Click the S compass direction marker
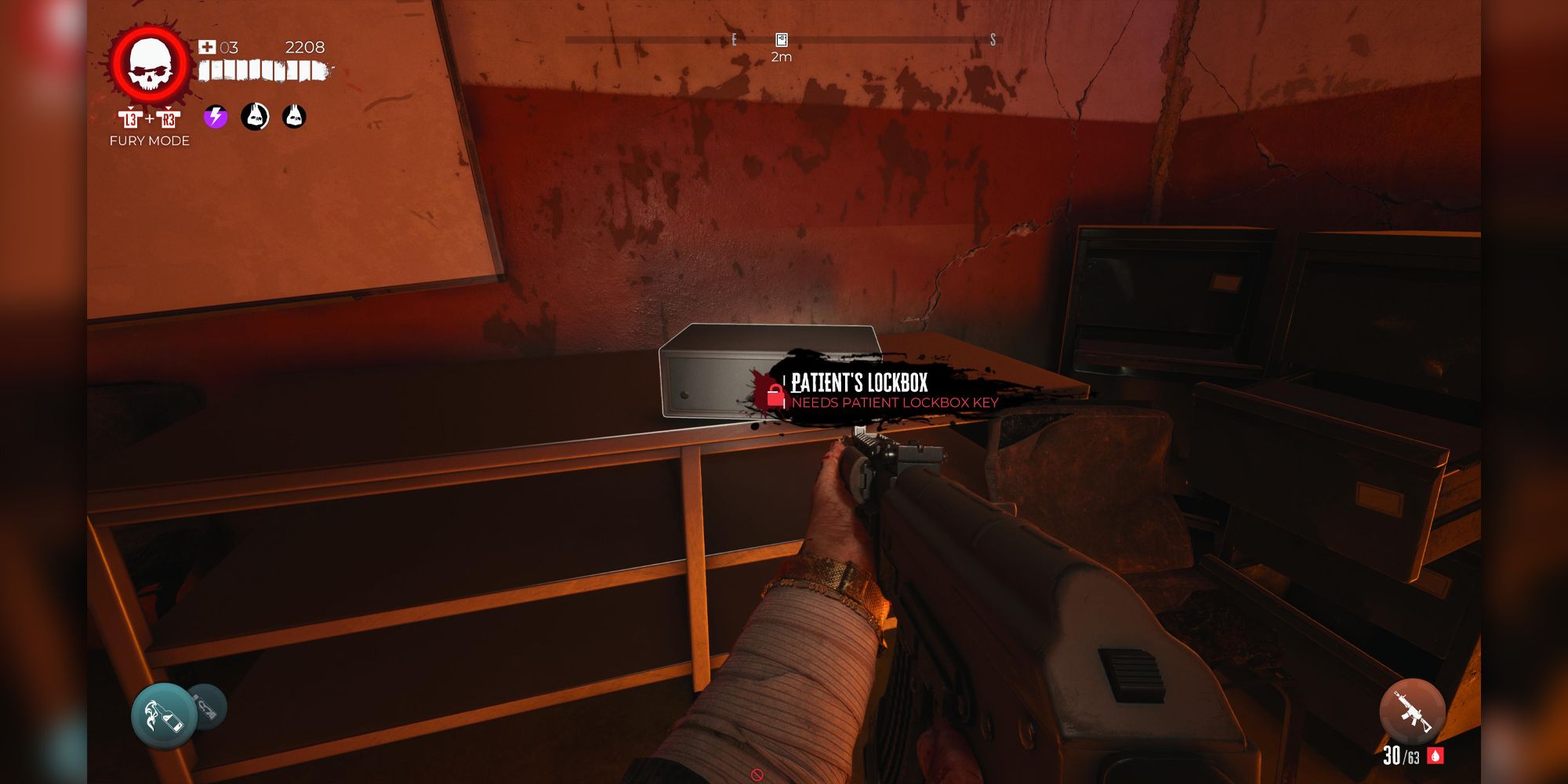Image resolution: width=1568 pixels, height=784 pixels. 994,38
